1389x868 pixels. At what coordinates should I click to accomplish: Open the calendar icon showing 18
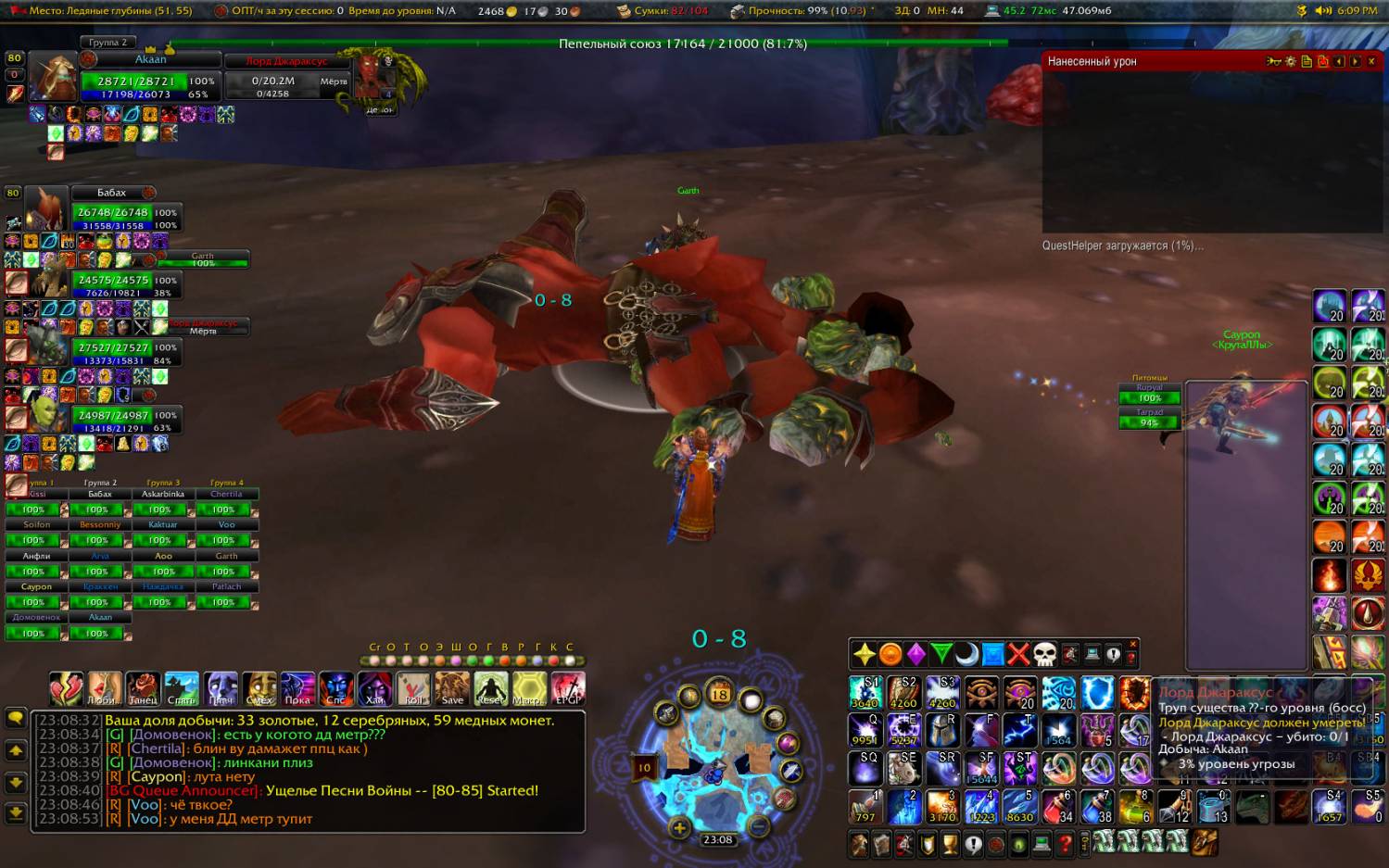[x=720, y=693]
